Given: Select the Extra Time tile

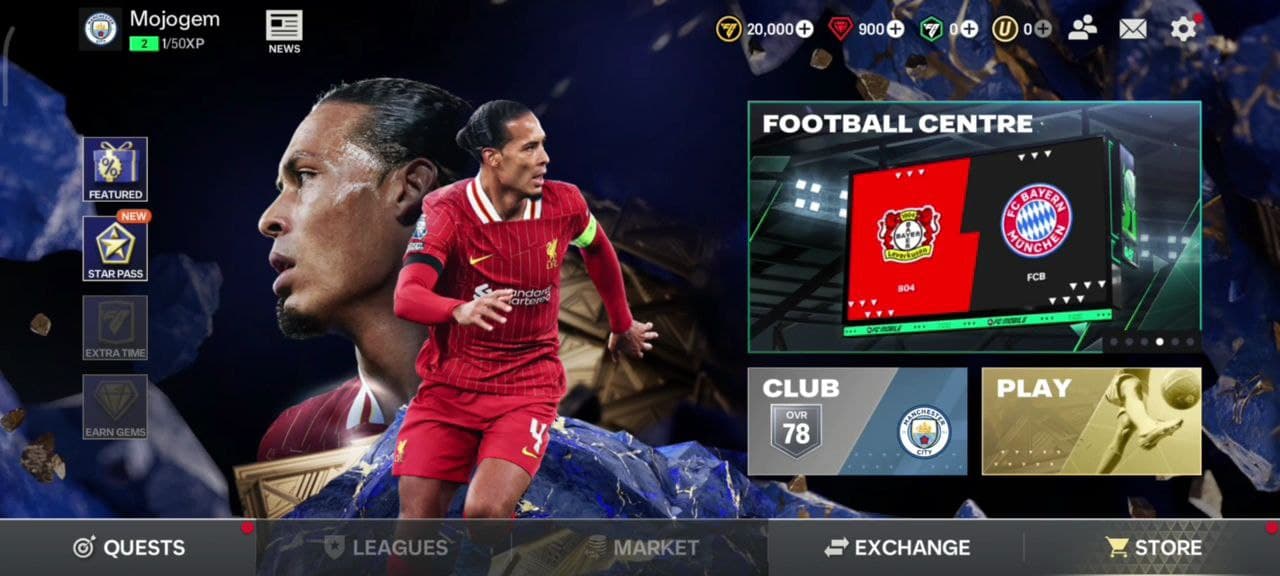Looking at the screenshot, I should (115, 327).
